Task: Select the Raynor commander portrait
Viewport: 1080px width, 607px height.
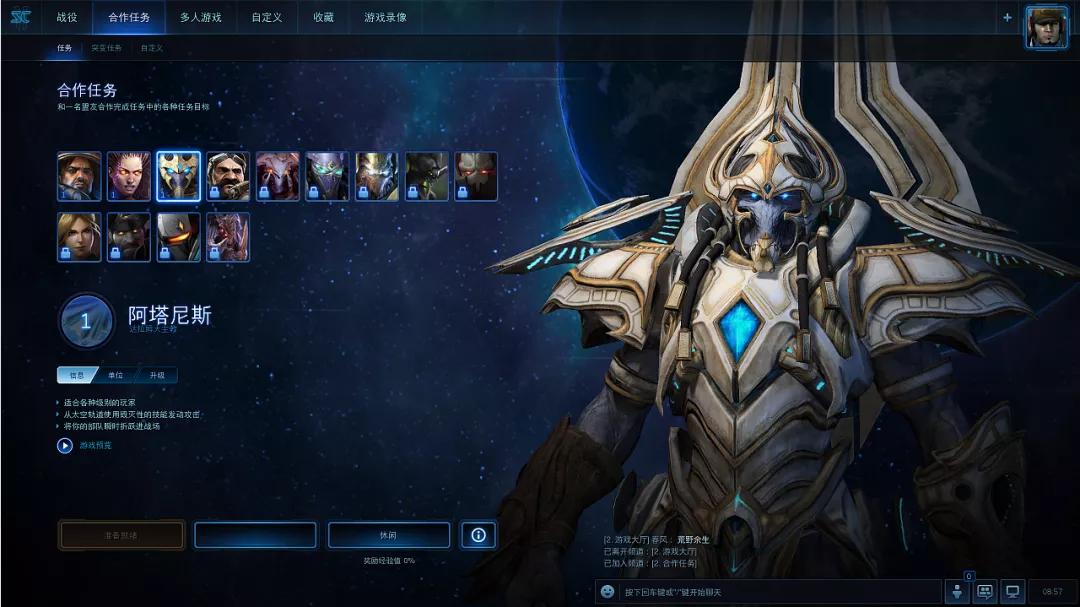Action: pyautogui.click(x=79, y=176)
